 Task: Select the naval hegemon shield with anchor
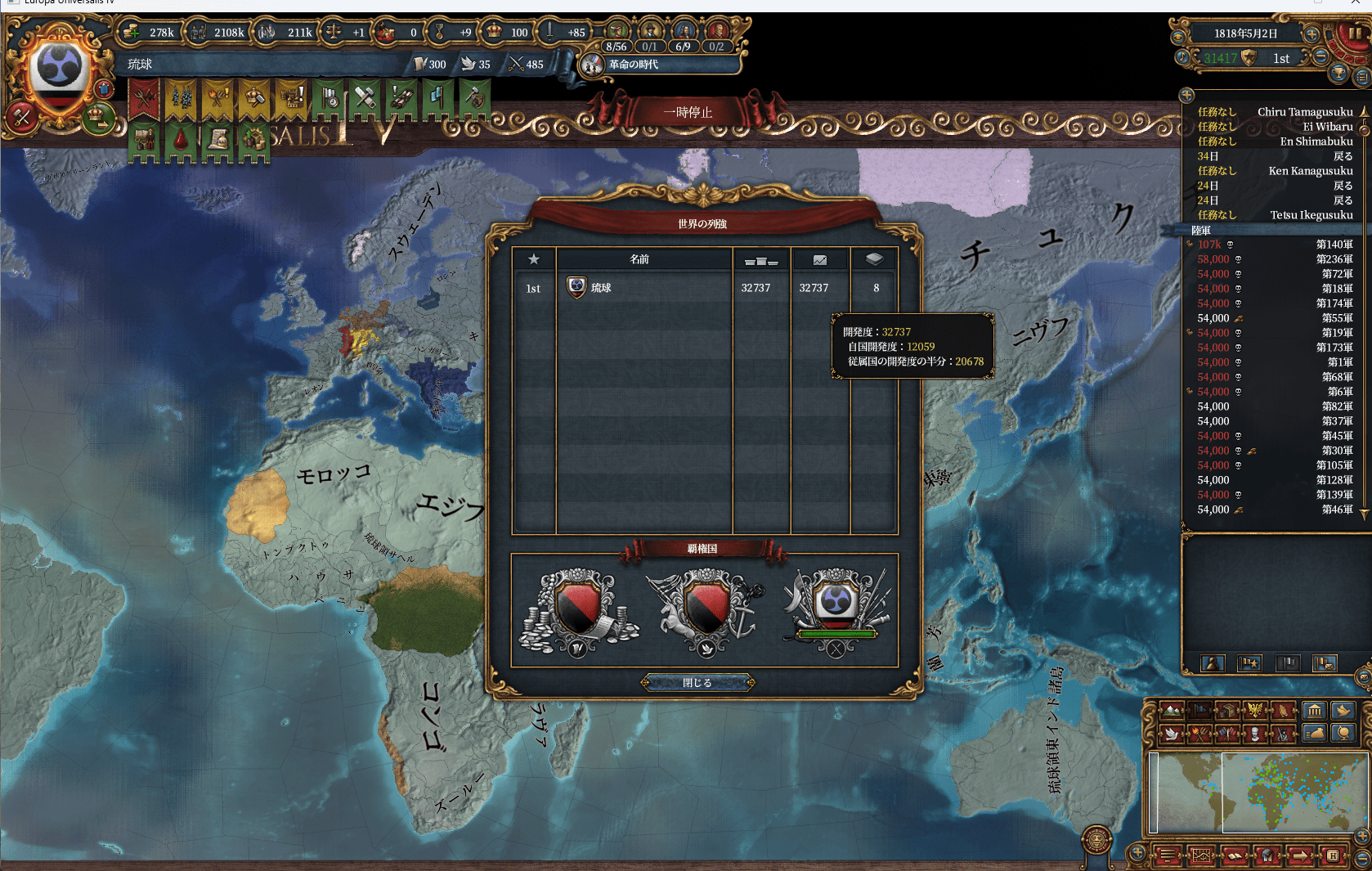[x=705, y=610]
